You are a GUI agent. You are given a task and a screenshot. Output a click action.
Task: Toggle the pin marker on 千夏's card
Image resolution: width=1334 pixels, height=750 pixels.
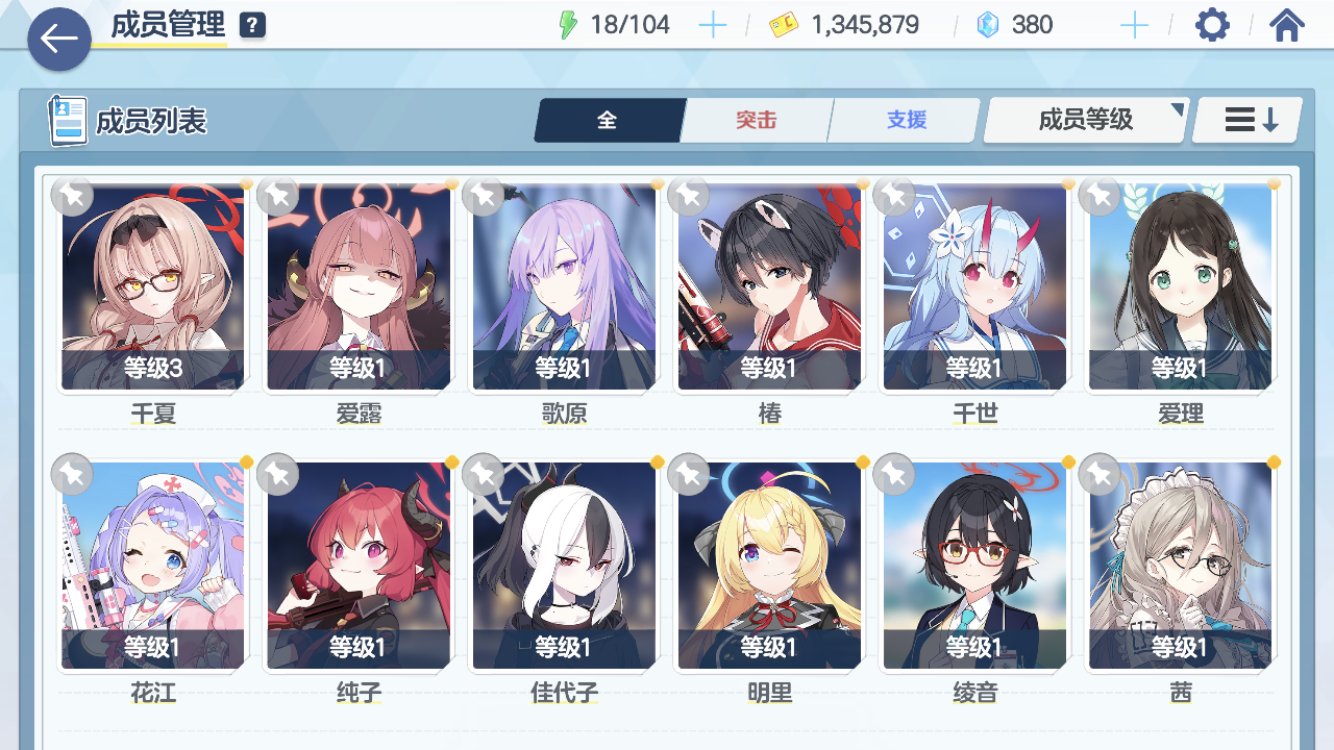click(x=70, y=198)
